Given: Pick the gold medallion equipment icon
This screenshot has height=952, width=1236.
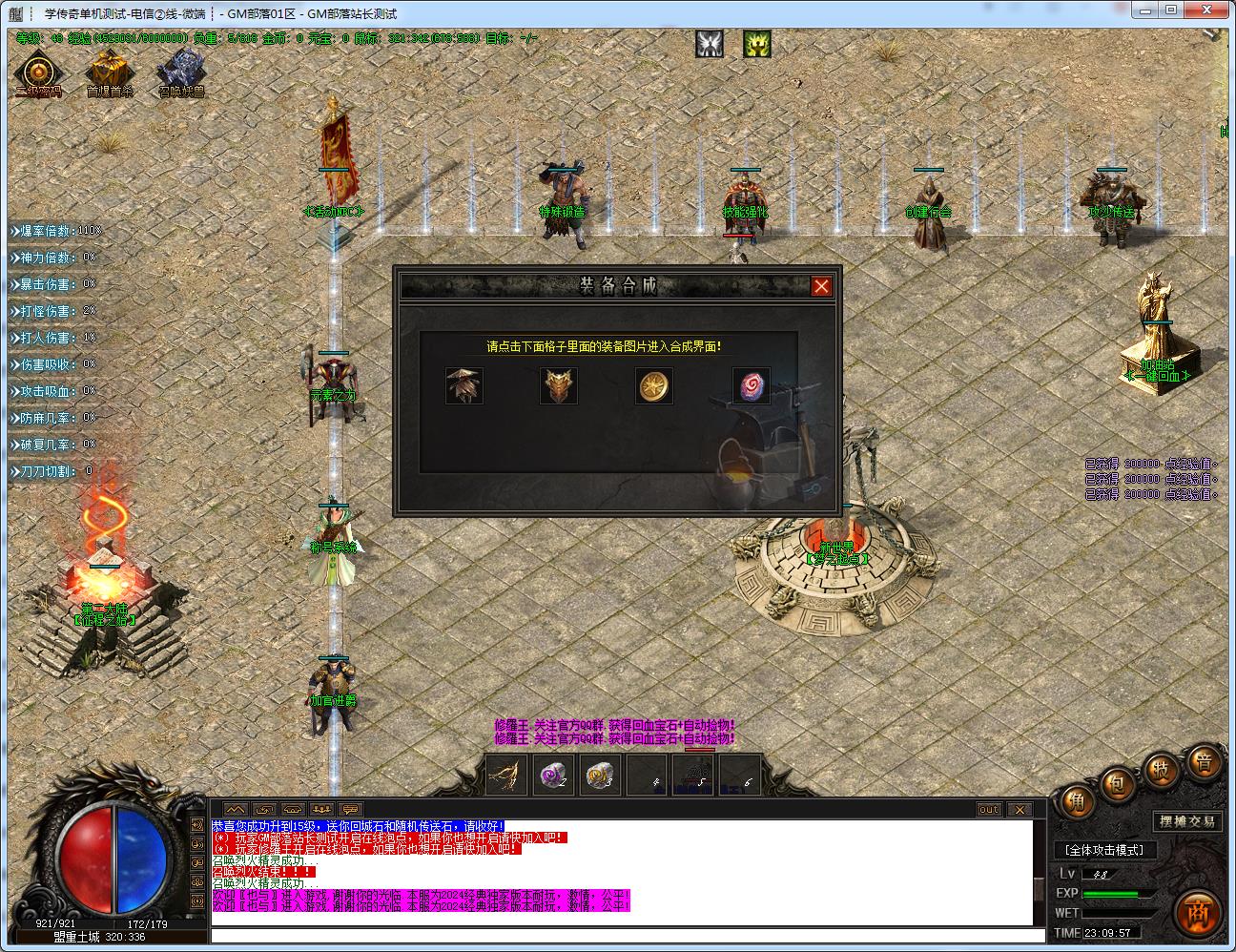Looking at the screenshot, I should (654, 386).
